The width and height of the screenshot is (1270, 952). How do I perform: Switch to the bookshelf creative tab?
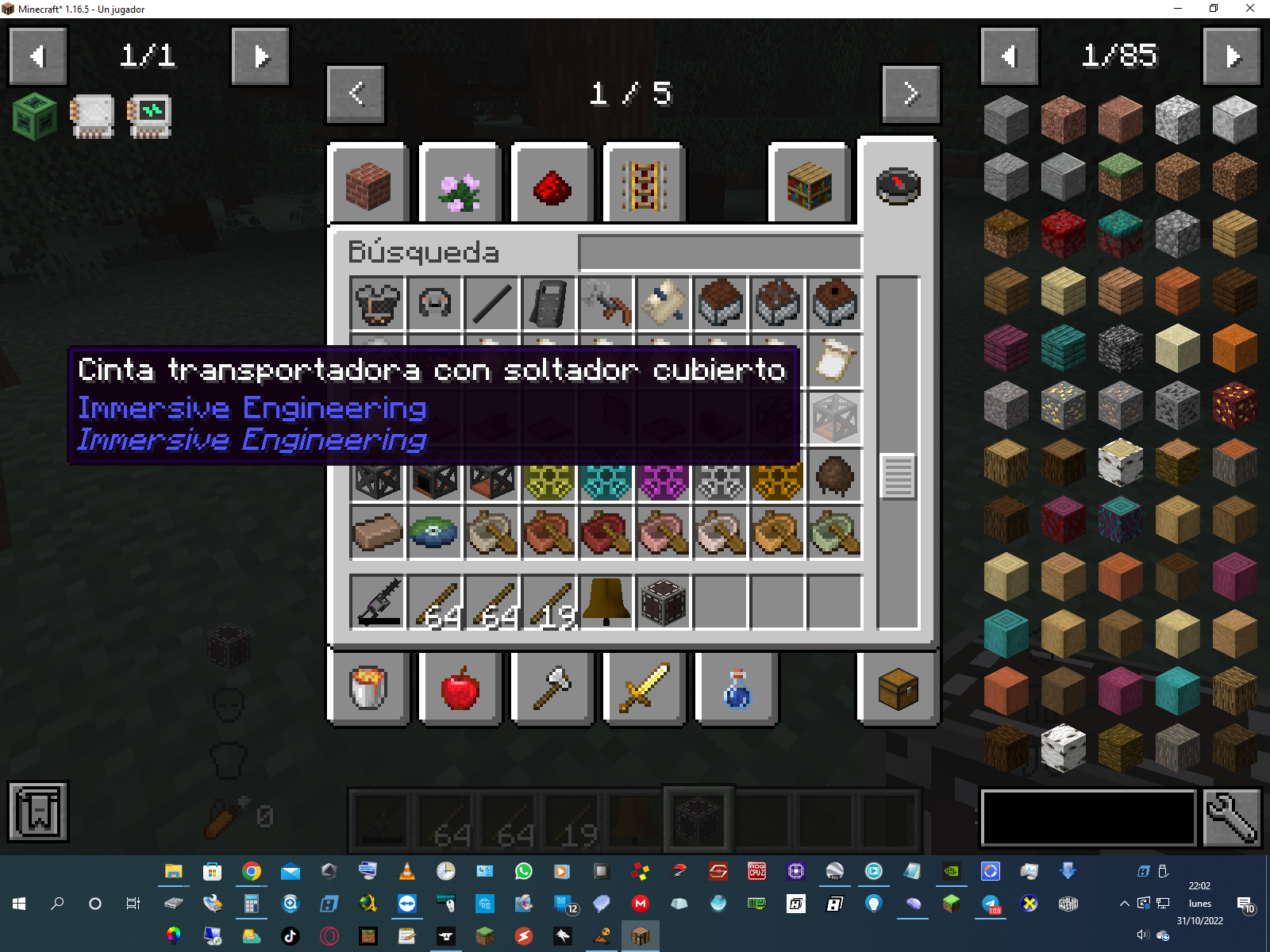click(x=809, y=186)
